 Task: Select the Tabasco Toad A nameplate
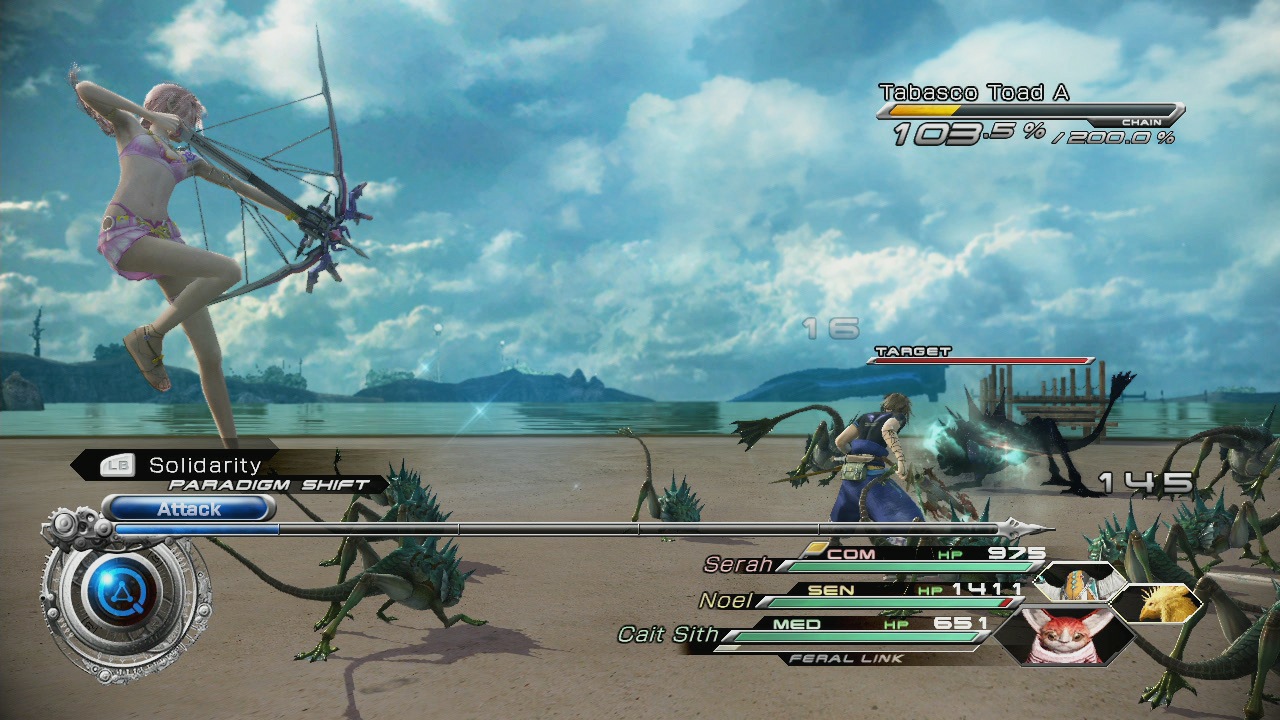[973, 92]
